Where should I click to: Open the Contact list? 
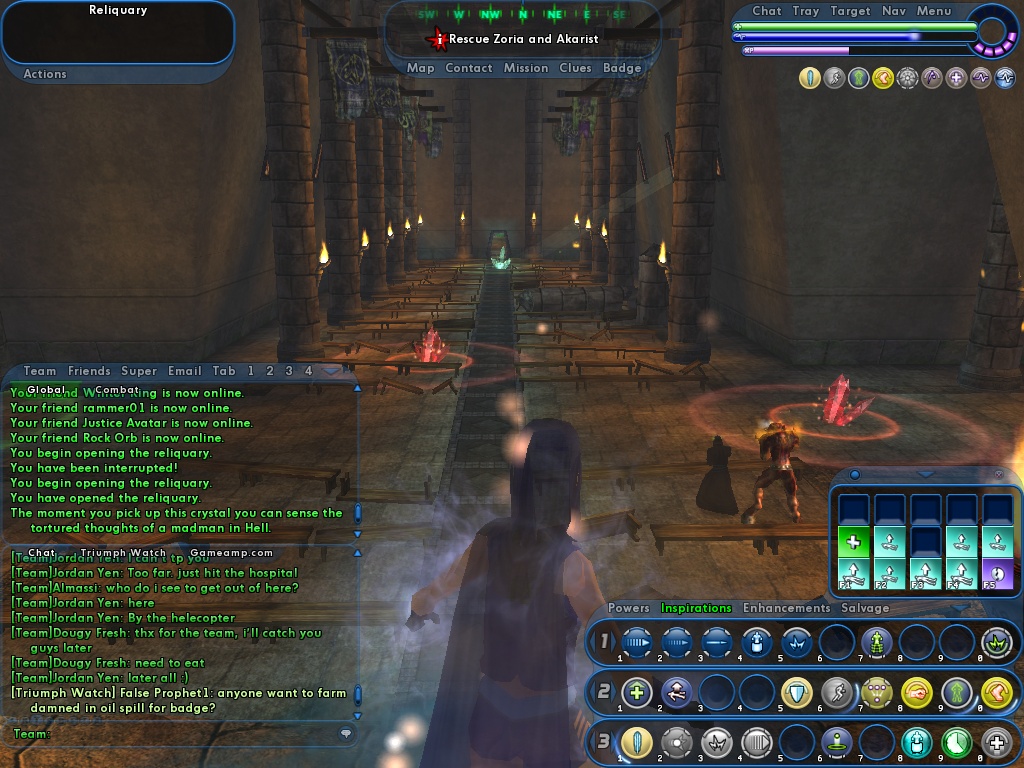[468, 68]
